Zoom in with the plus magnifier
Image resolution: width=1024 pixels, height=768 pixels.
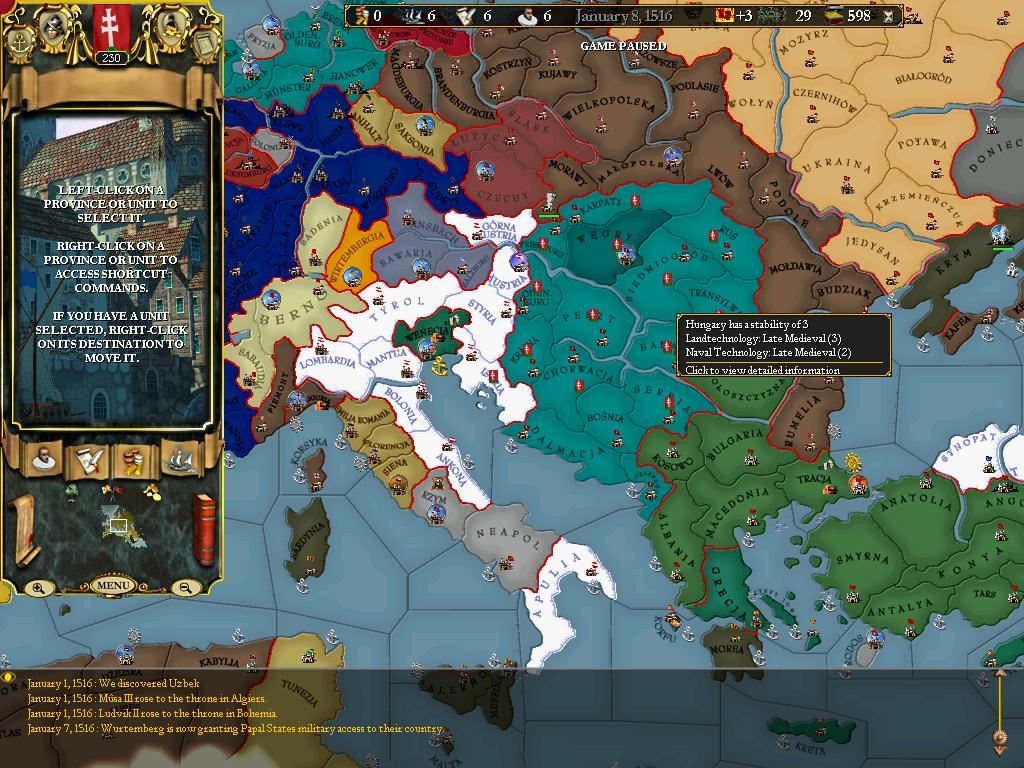tap(38, 588)
